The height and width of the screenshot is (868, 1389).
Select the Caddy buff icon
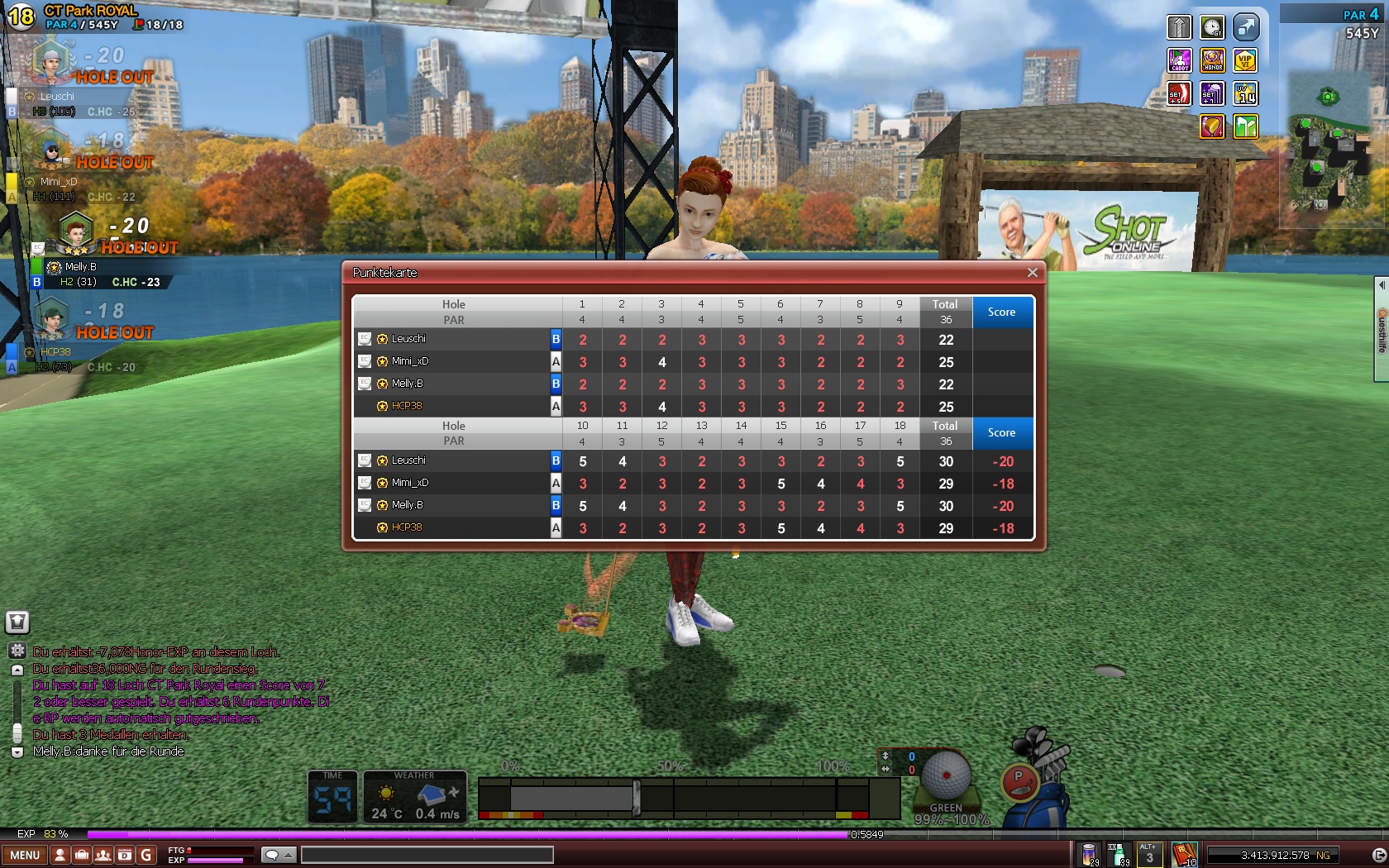click(1179, 60)
